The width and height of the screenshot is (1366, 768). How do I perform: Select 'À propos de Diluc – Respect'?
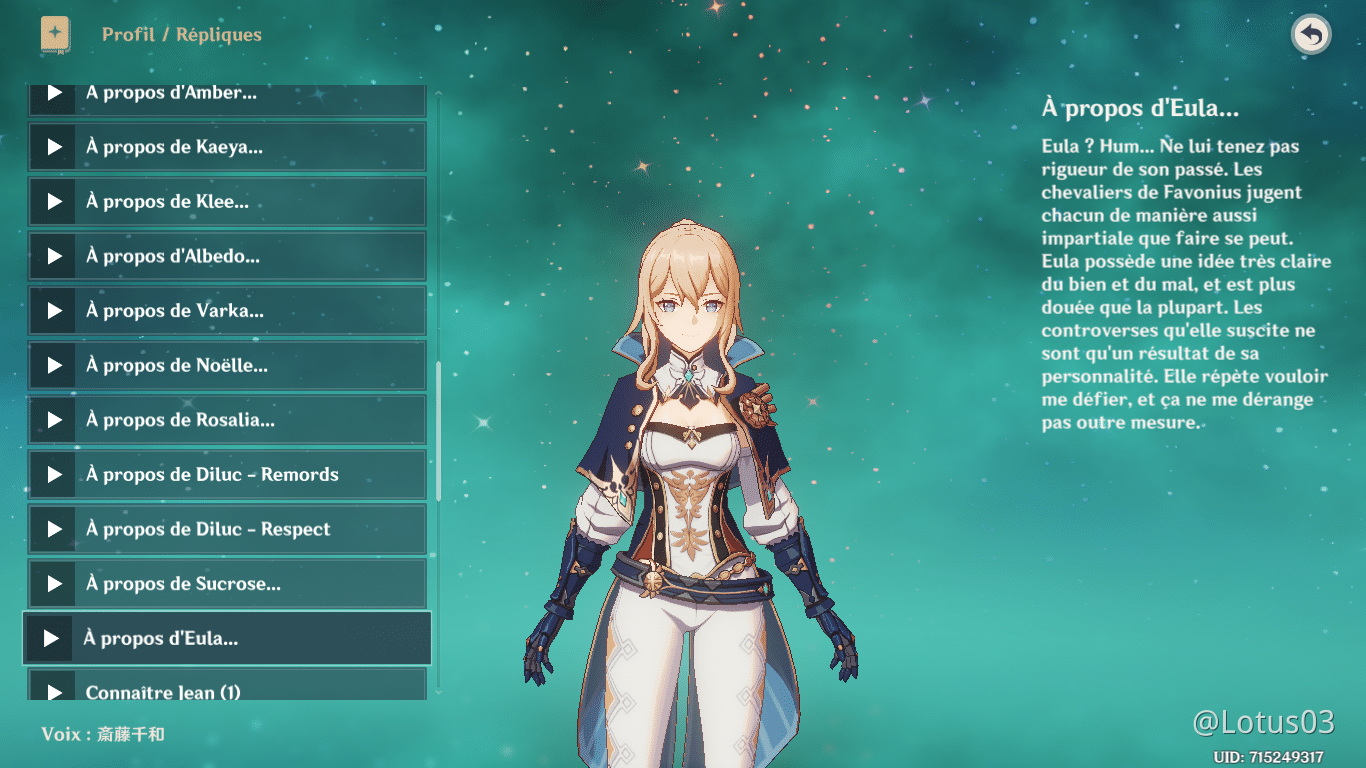click(x=227, y=529)
